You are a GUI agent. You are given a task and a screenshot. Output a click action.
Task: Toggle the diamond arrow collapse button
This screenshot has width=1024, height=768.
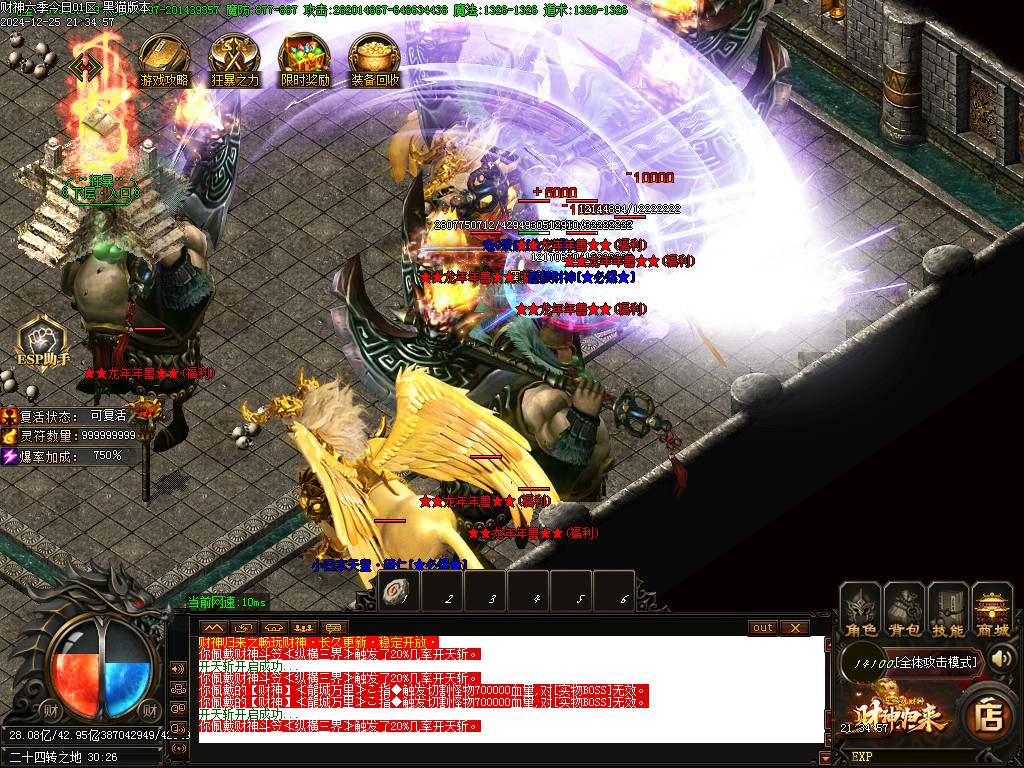(85, 66)
